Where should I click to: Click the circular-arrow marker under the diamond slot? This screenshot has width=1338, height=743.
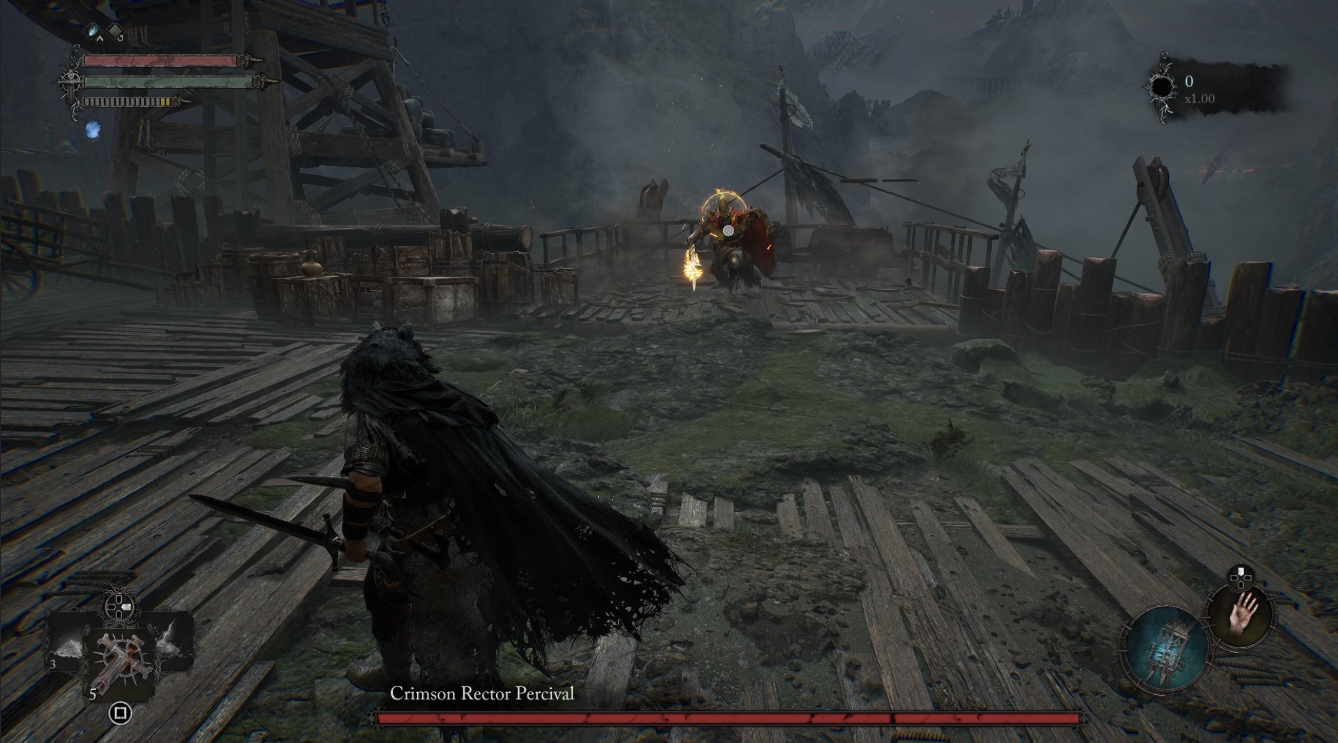click(121, 39)
